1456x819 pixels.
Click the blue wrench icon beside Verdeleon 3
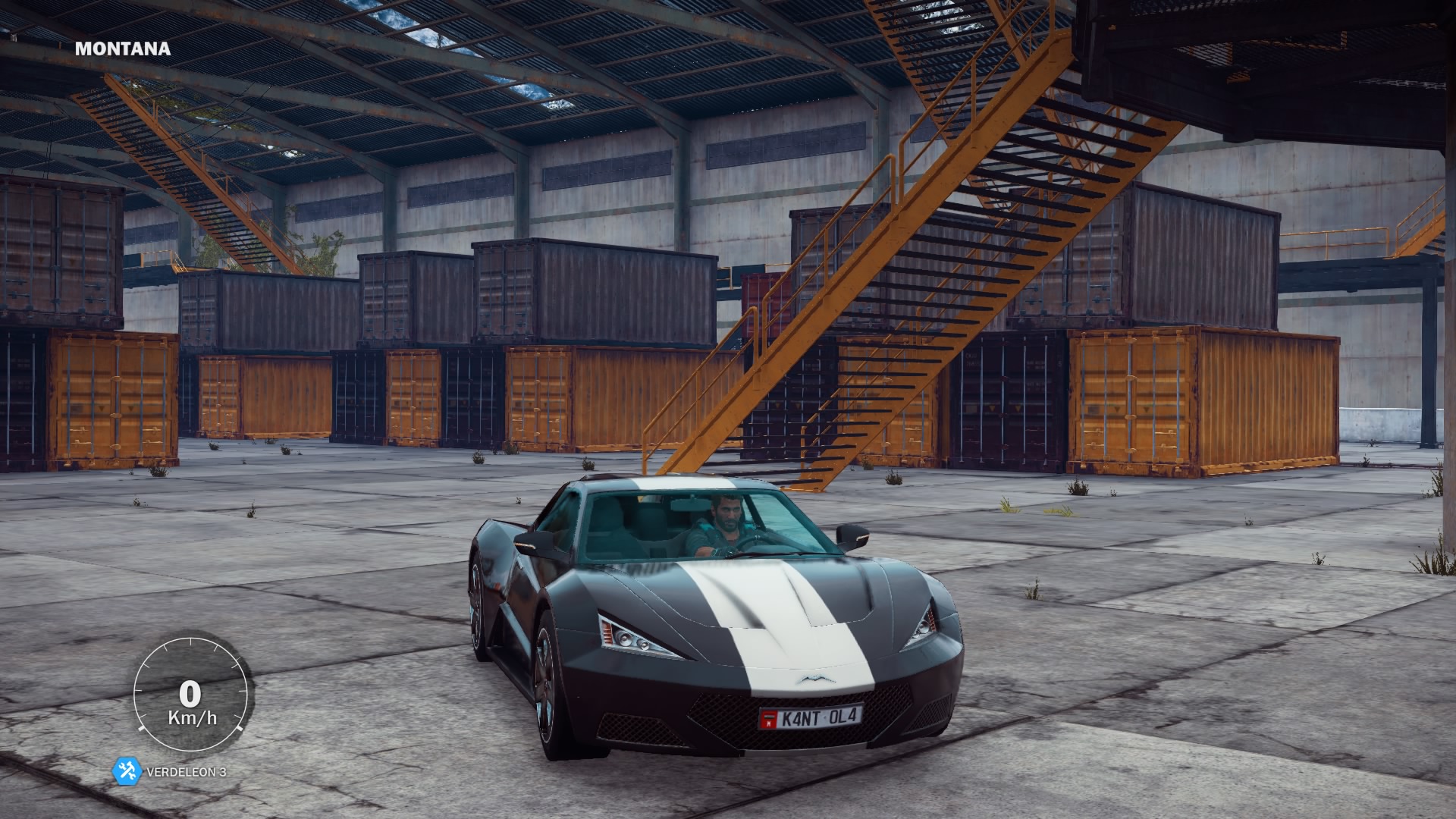(127, 772)
